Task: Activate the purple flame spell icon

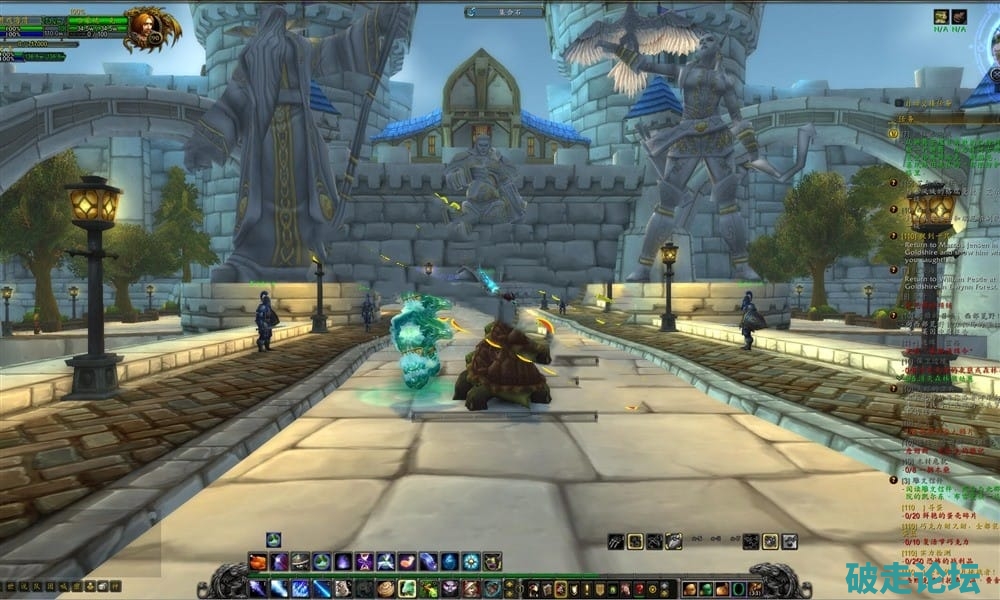Action: click(343, 562)
